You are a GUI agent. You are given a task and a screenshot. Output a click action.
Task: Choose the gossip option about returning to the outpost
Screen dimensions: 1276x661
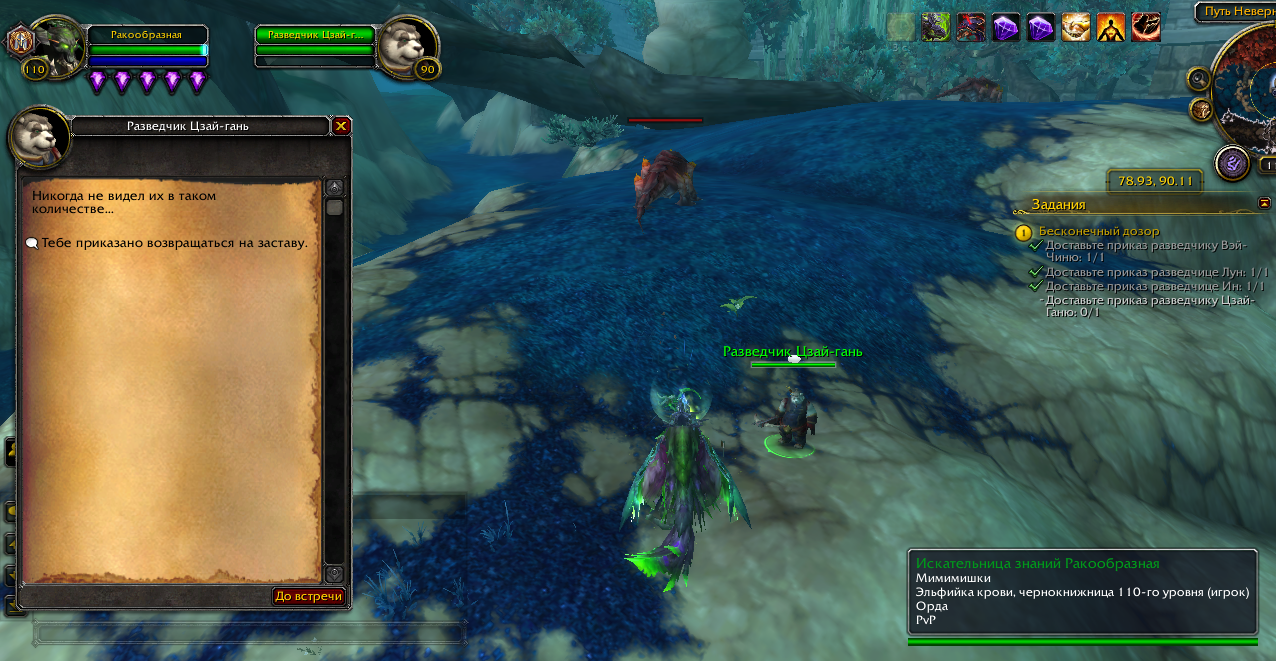pos(172,243)
